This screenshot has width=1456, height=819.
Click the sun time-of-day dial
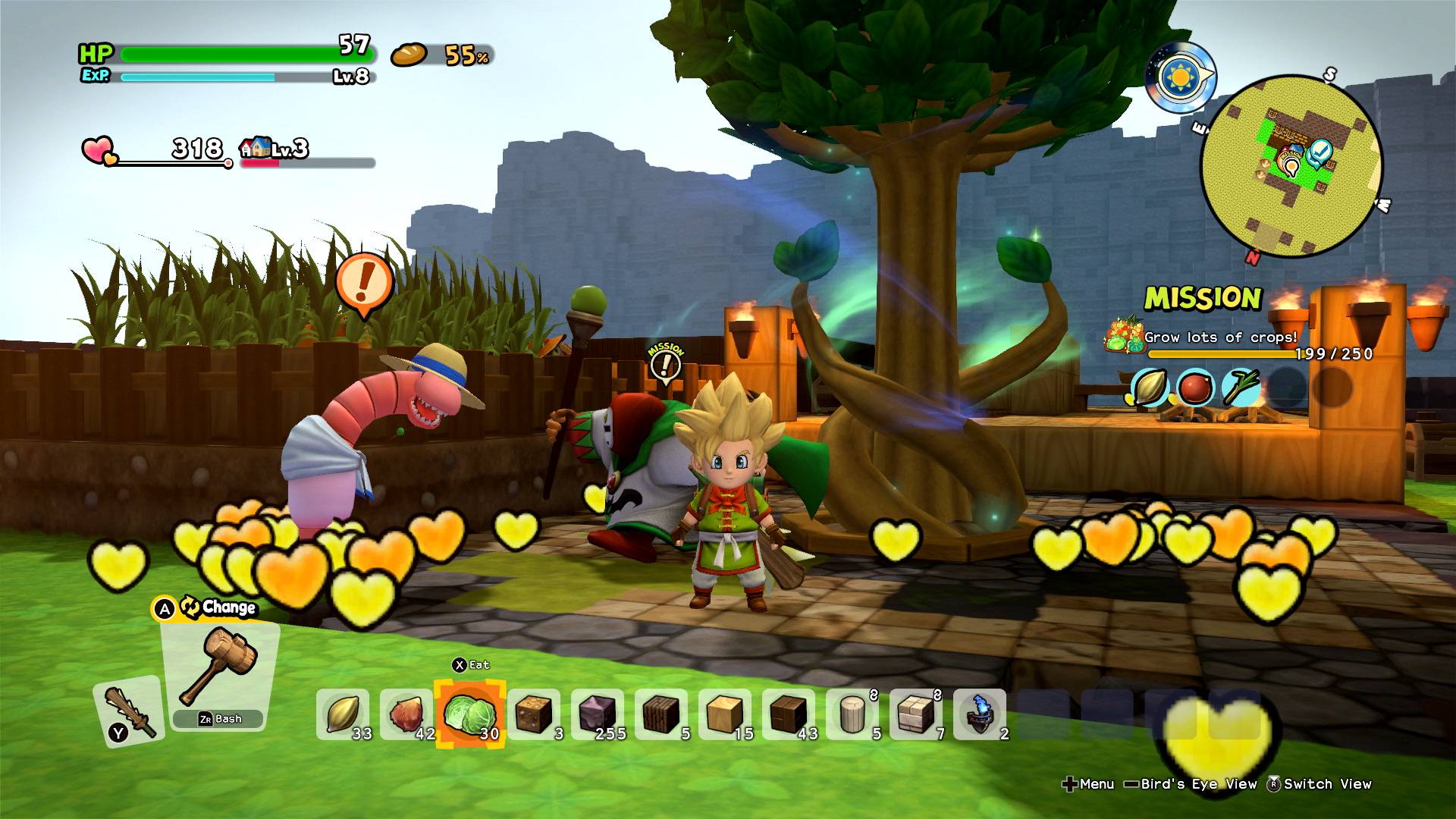[x=1178, y=77]
